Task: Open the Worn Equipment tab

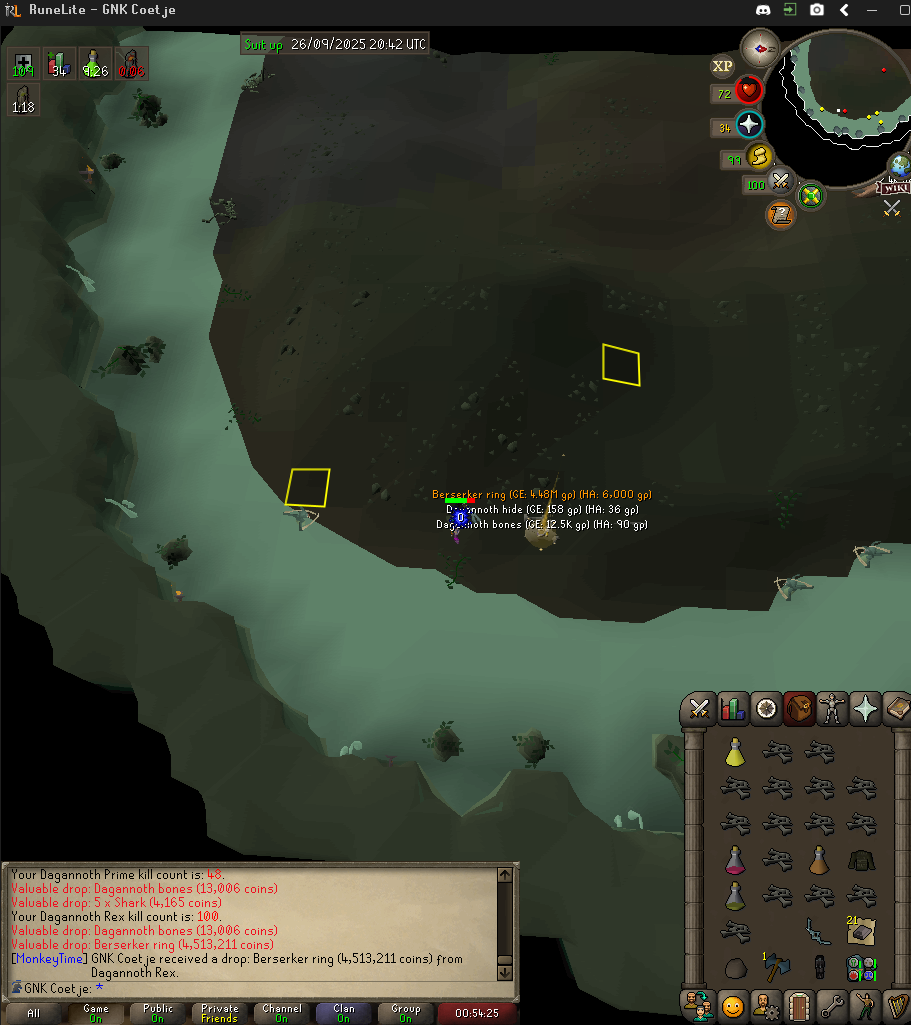Action: 832,709
